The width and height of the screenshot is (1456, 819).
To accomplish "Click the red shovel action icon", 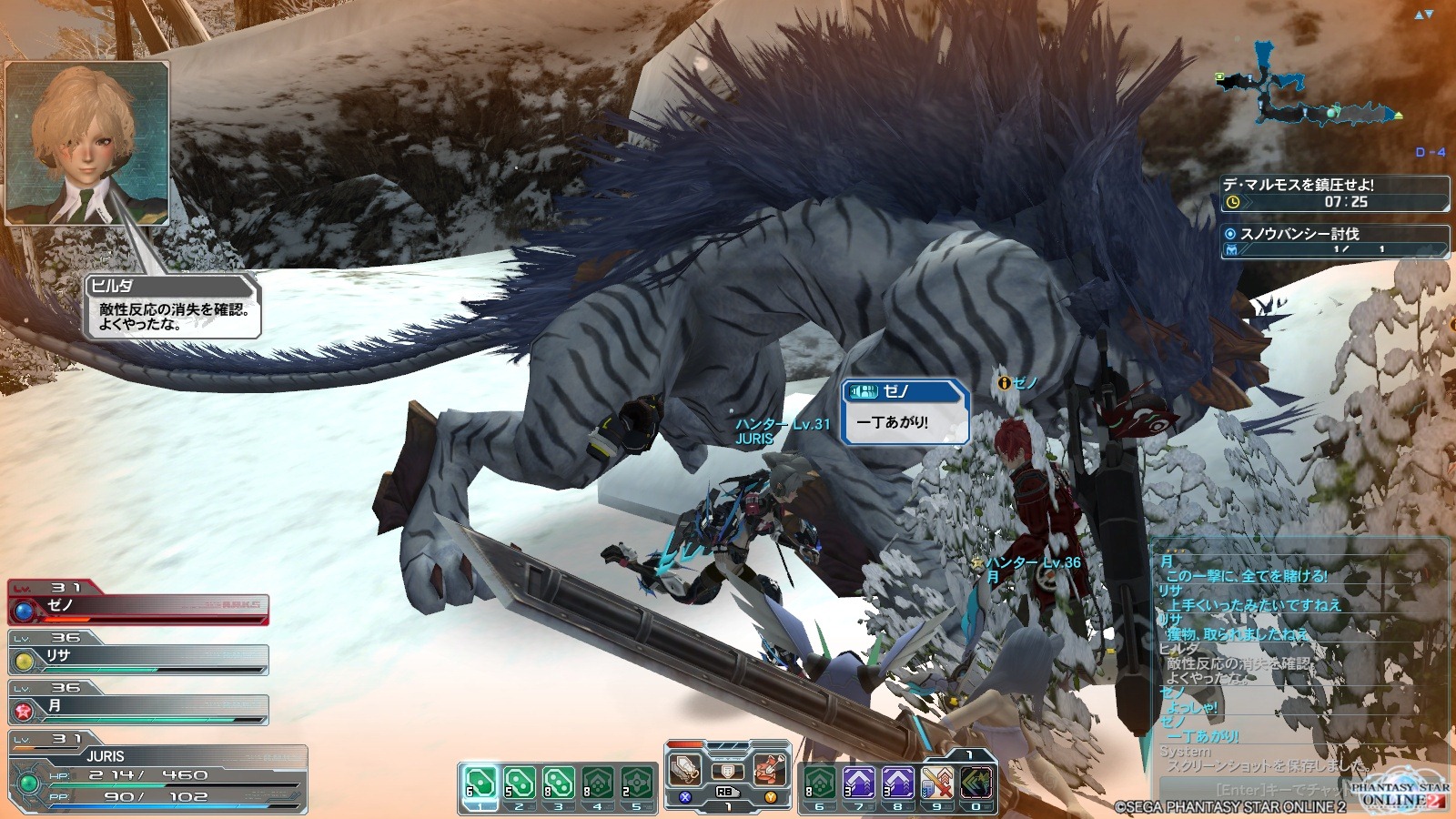I will click(x=769, y=769).
